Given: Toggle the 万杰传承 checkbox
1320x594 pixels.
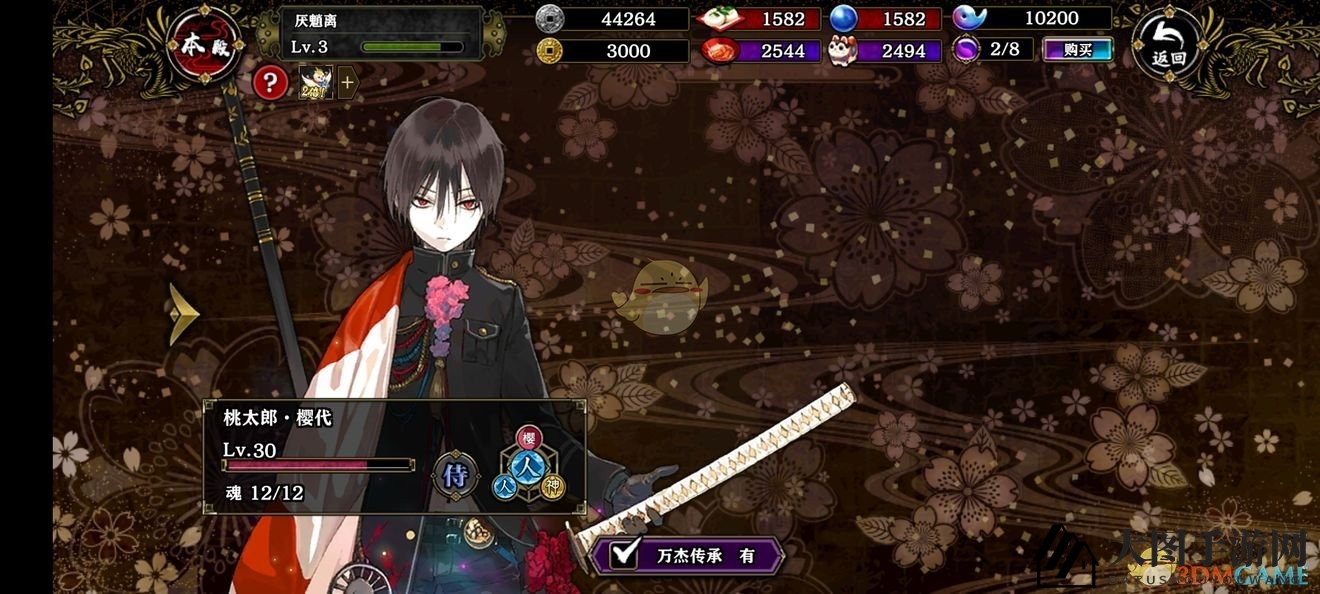Looking at the screenshot, I should (625, 554).
